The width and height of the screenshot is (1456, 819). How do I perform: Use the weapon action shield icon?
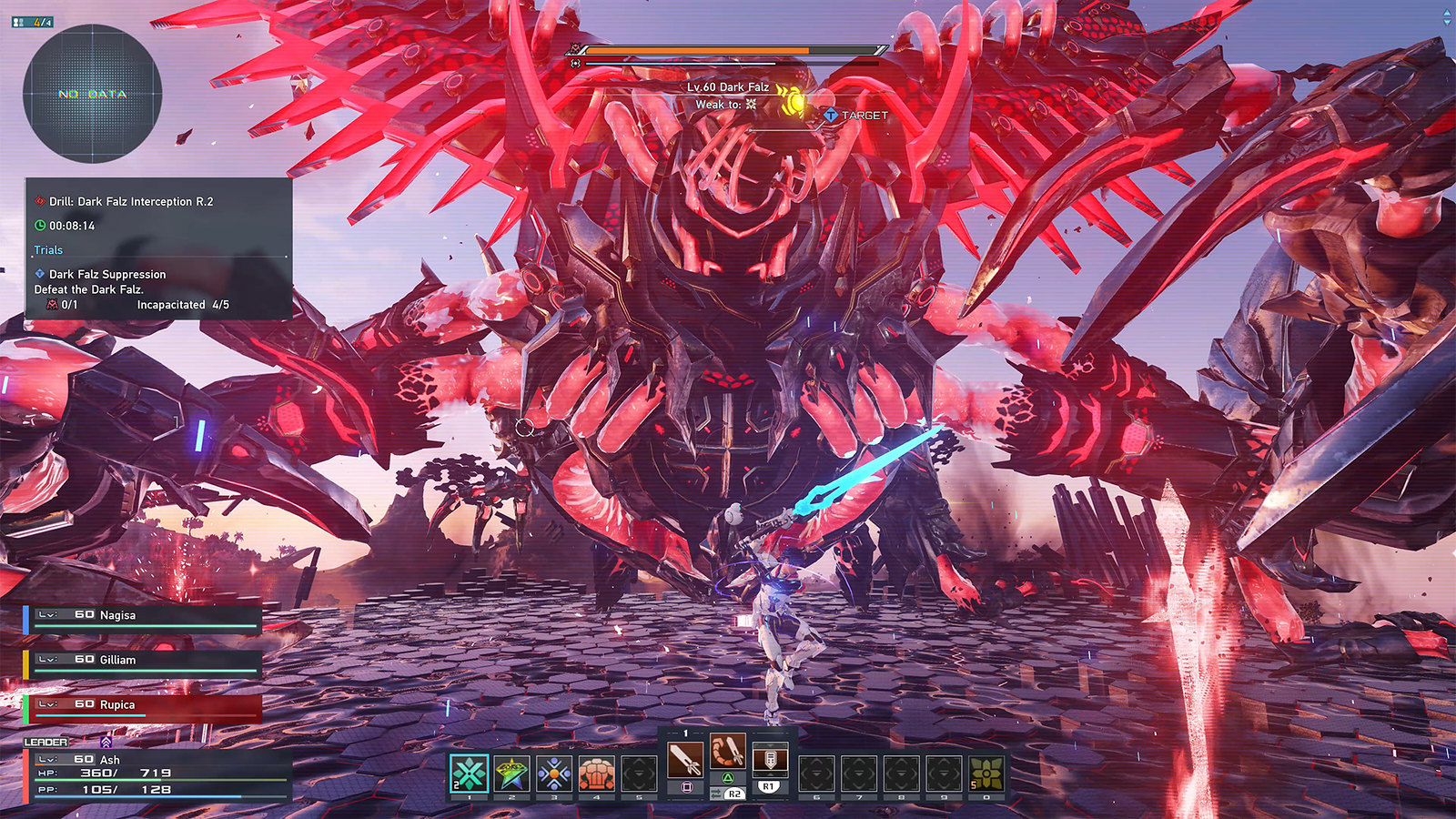[770, 760]
